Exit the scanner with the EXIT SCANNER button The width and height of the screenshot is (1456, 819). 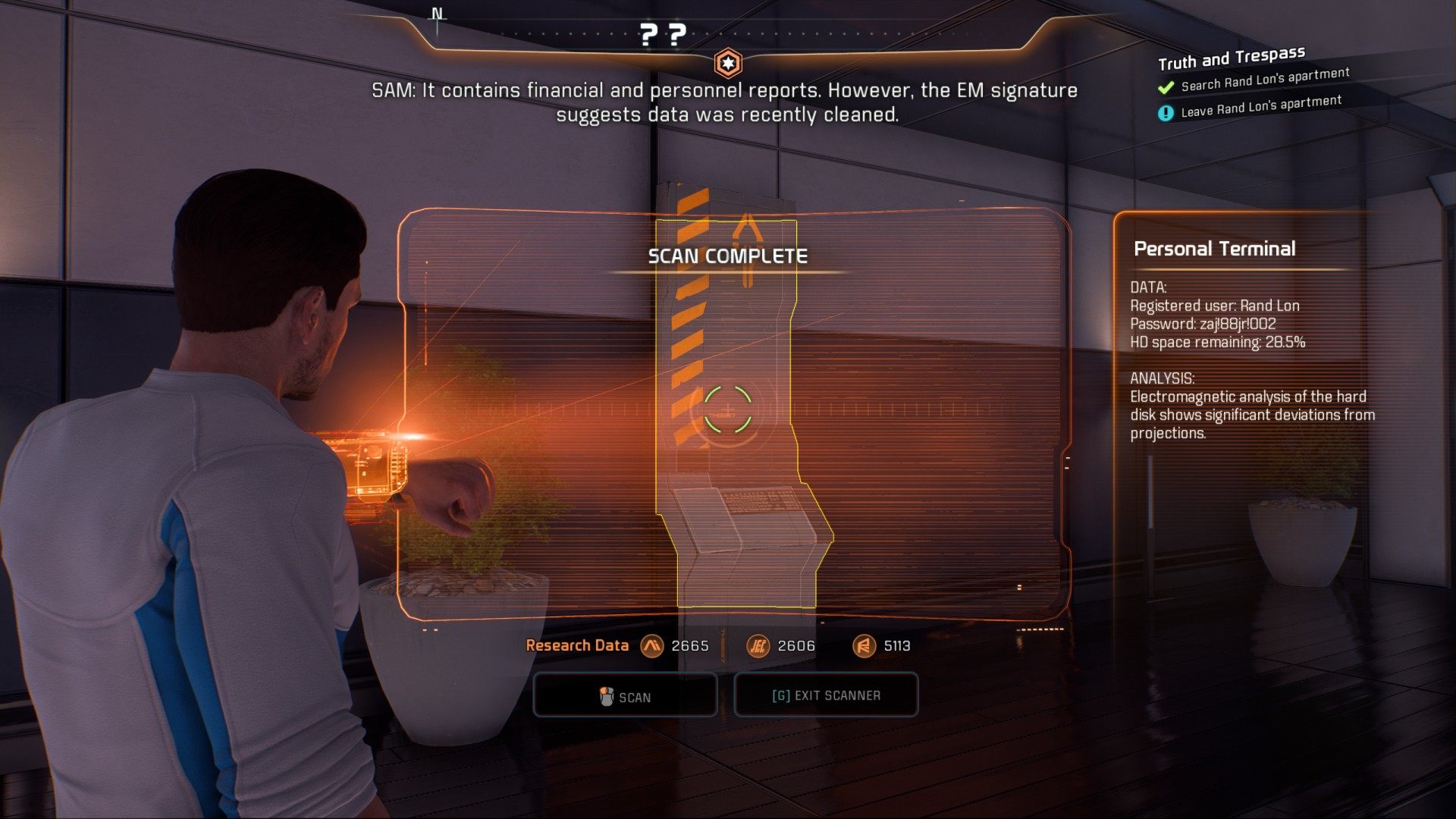pos(826,695)
